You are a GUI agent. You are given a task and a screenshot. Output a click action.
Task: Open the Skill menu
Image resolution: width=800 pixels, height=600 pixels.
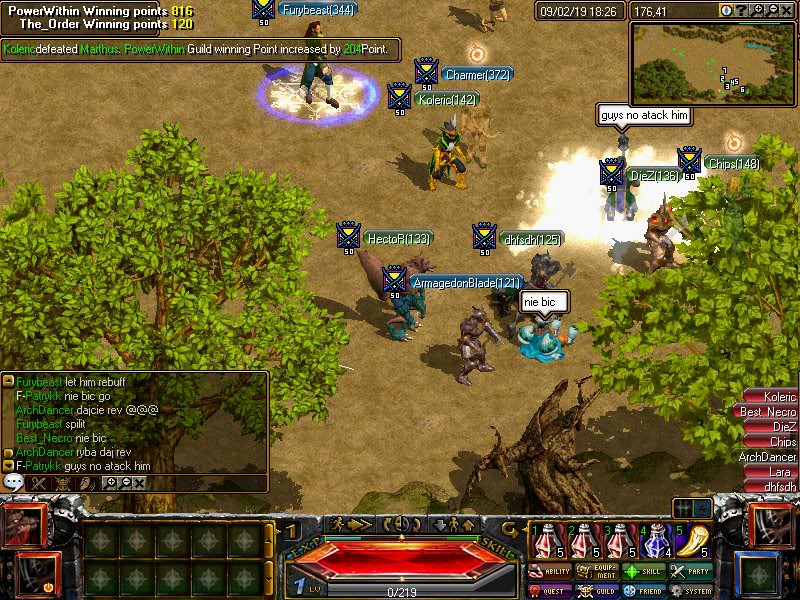click(645, 572)
